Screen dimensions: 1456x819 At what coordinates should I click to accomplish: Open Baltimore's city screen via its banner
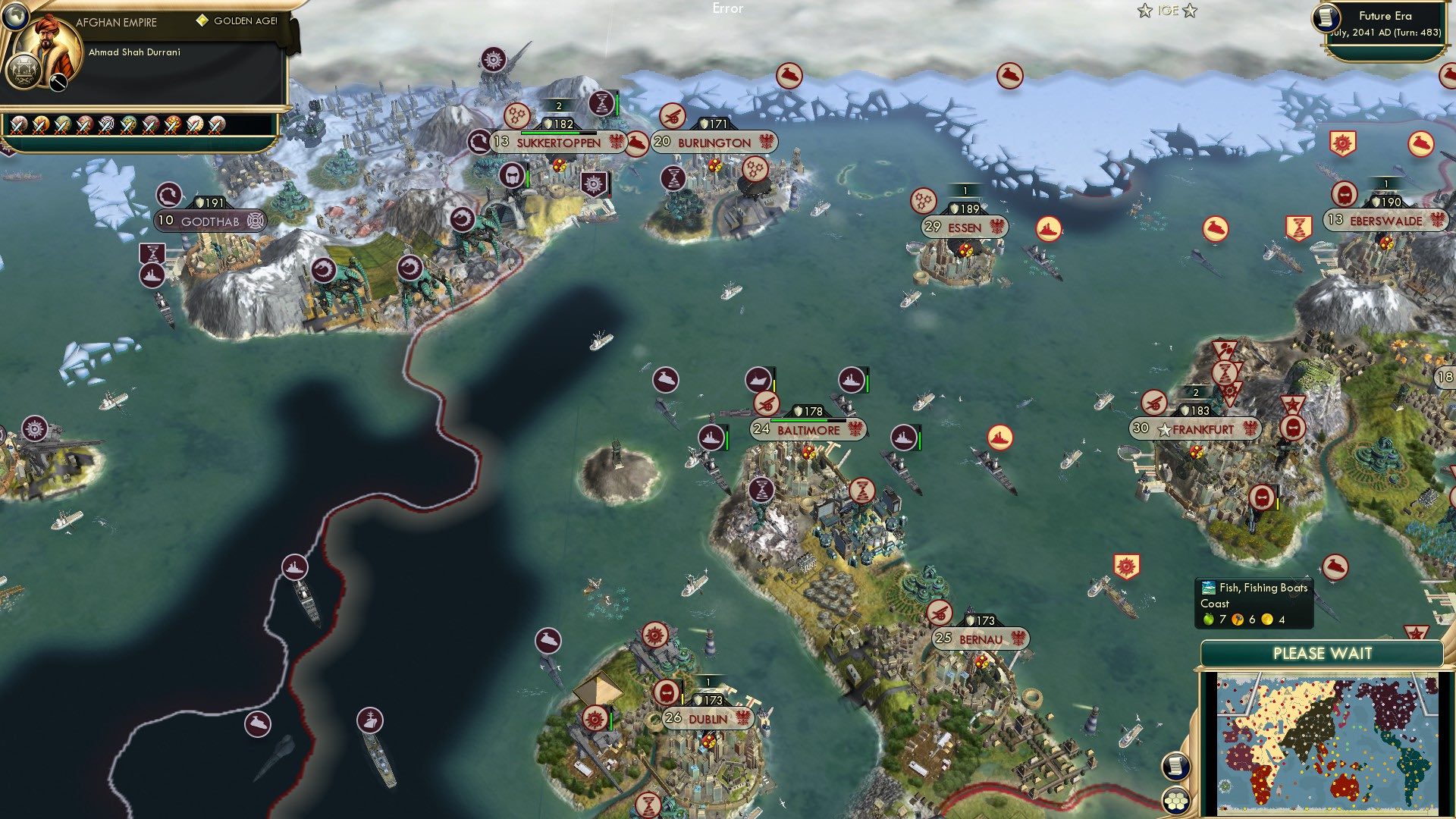pos(808,429)
